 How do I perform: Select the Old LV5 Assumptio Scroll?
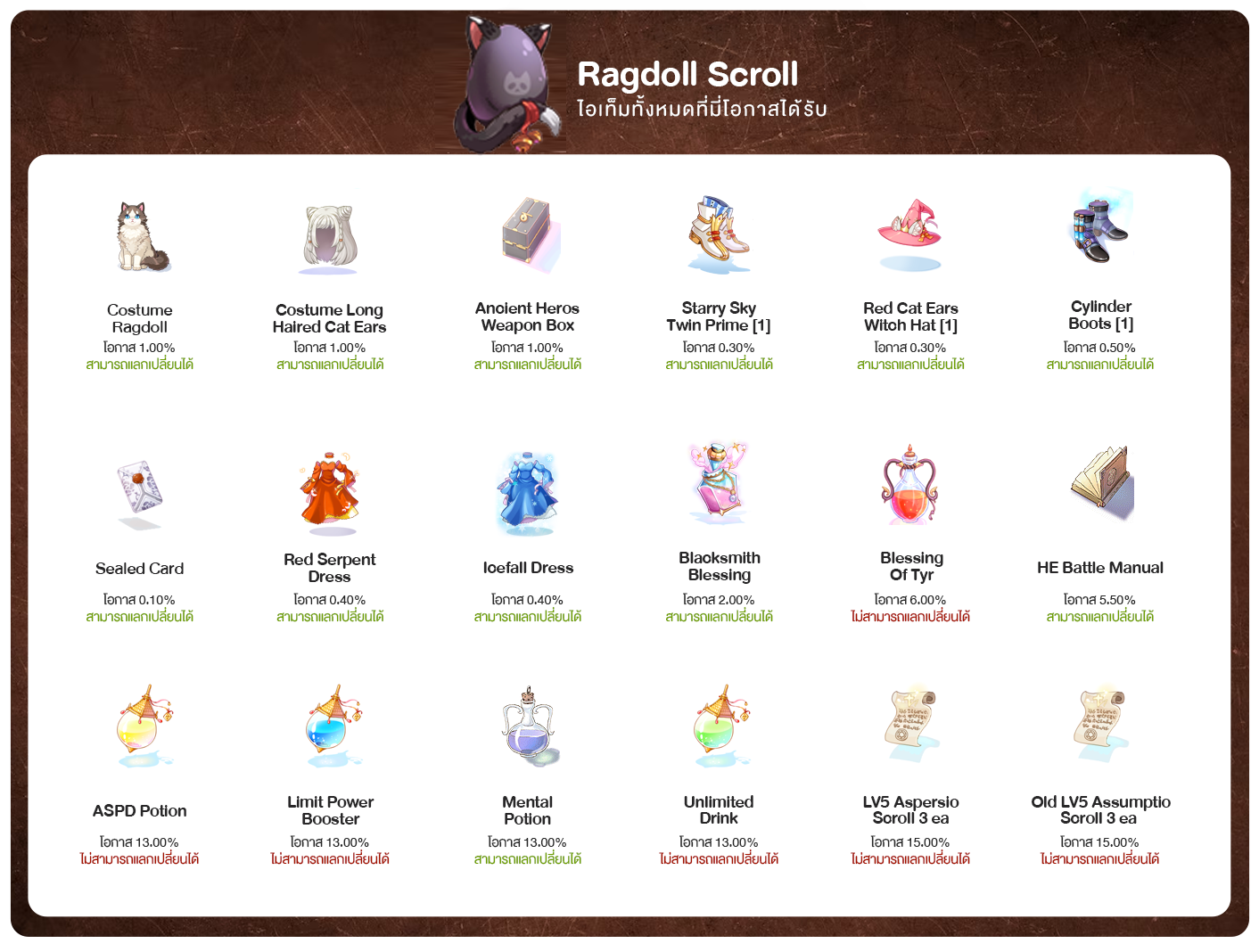click(1099, 723)
